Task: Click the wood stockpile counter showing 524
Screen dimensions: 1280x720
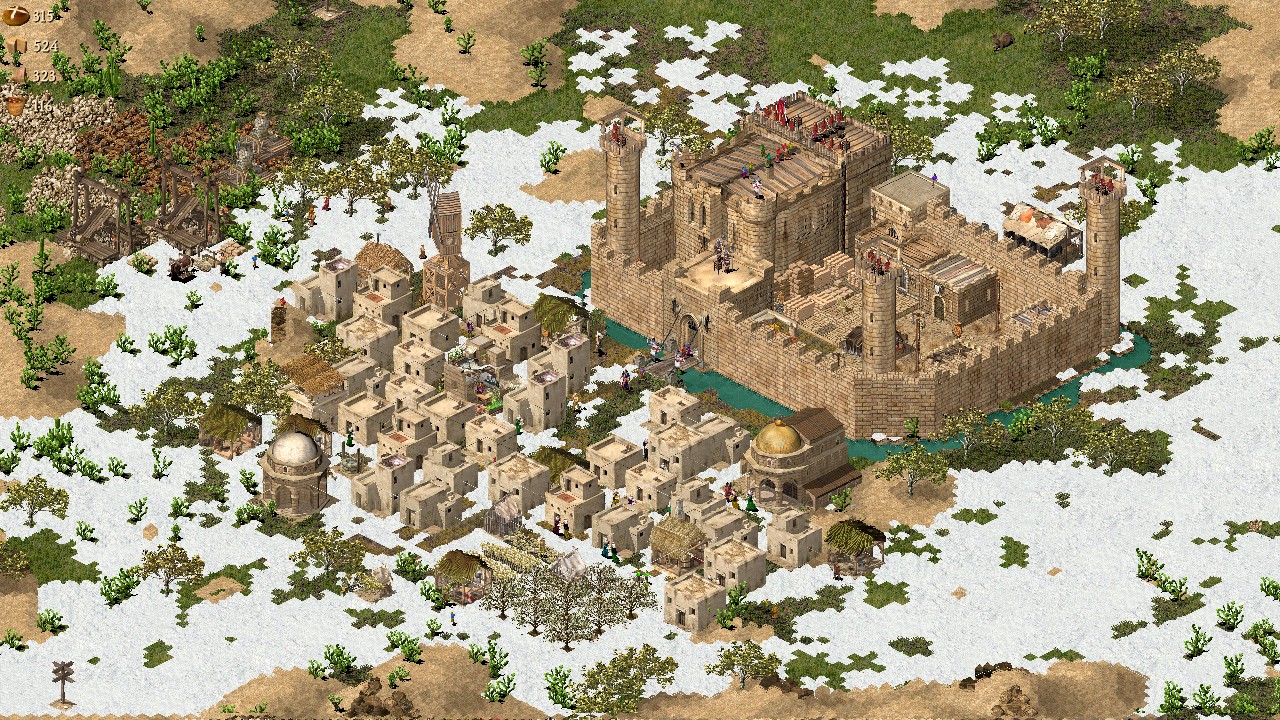Action: tap(43, 46)
